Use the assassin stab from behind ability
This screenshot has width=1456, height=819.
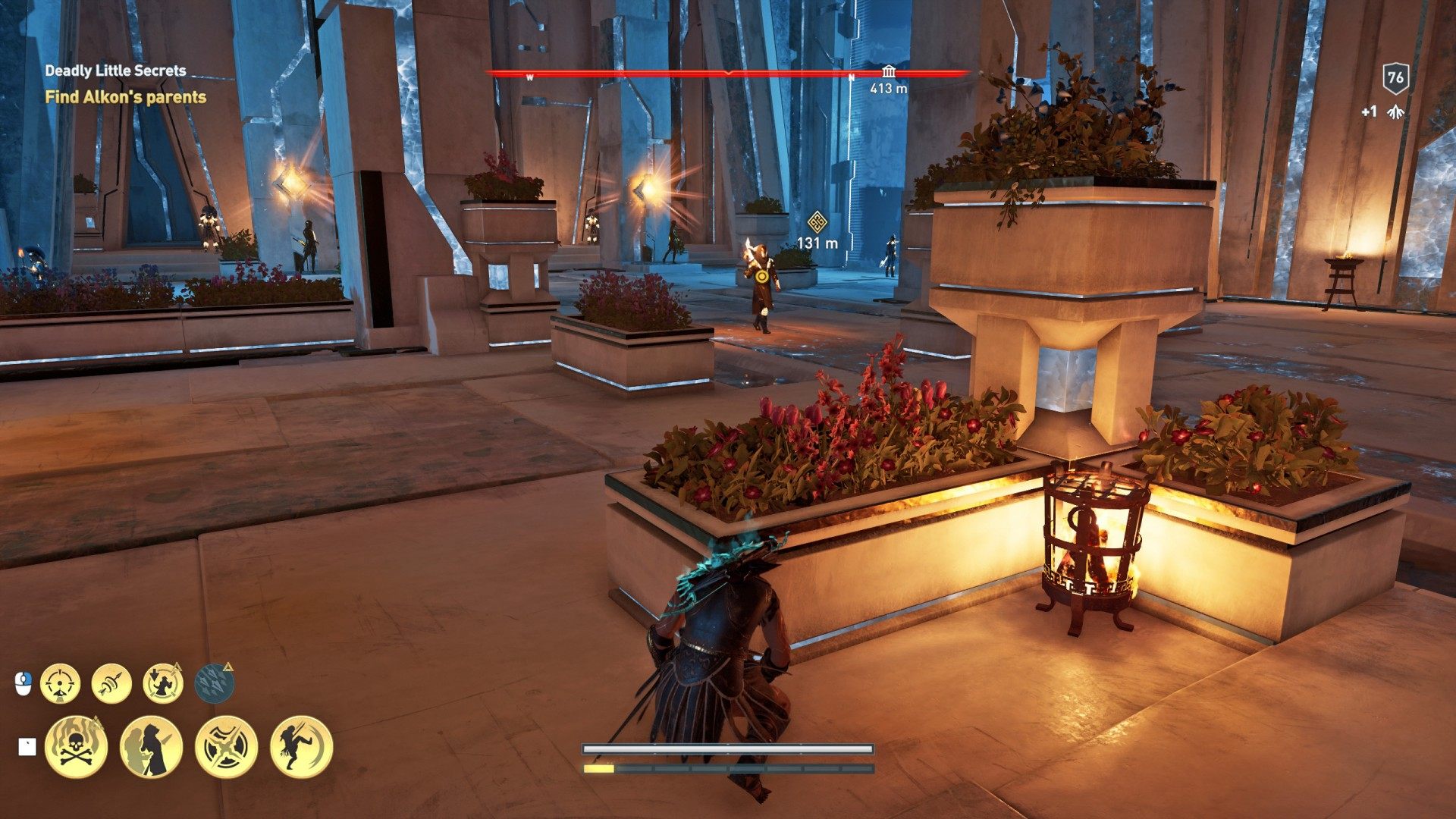[x=151, y=747]
